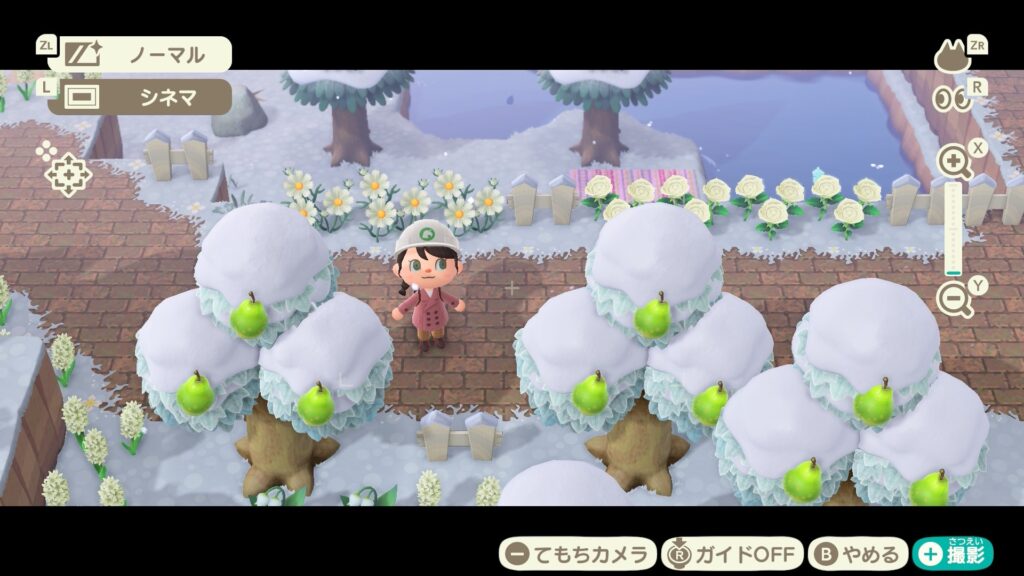Open the reactions face icon
This screenshot has width=1024, height=576.
click(x=952, y=57)
